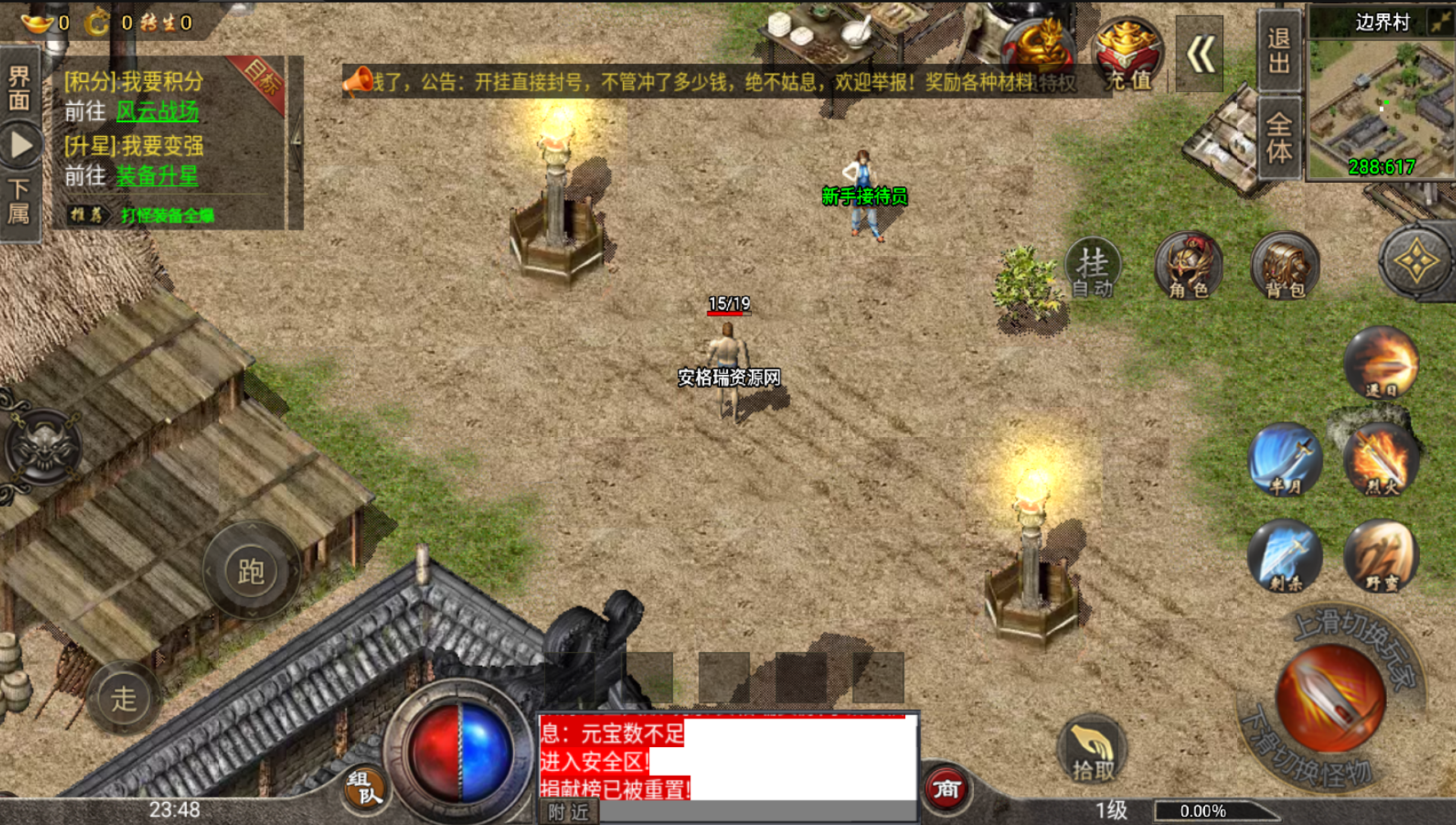Tap the 退出 exit button
The width and height of the screenshot is (1456, 825).
(x=1279, y=51)
